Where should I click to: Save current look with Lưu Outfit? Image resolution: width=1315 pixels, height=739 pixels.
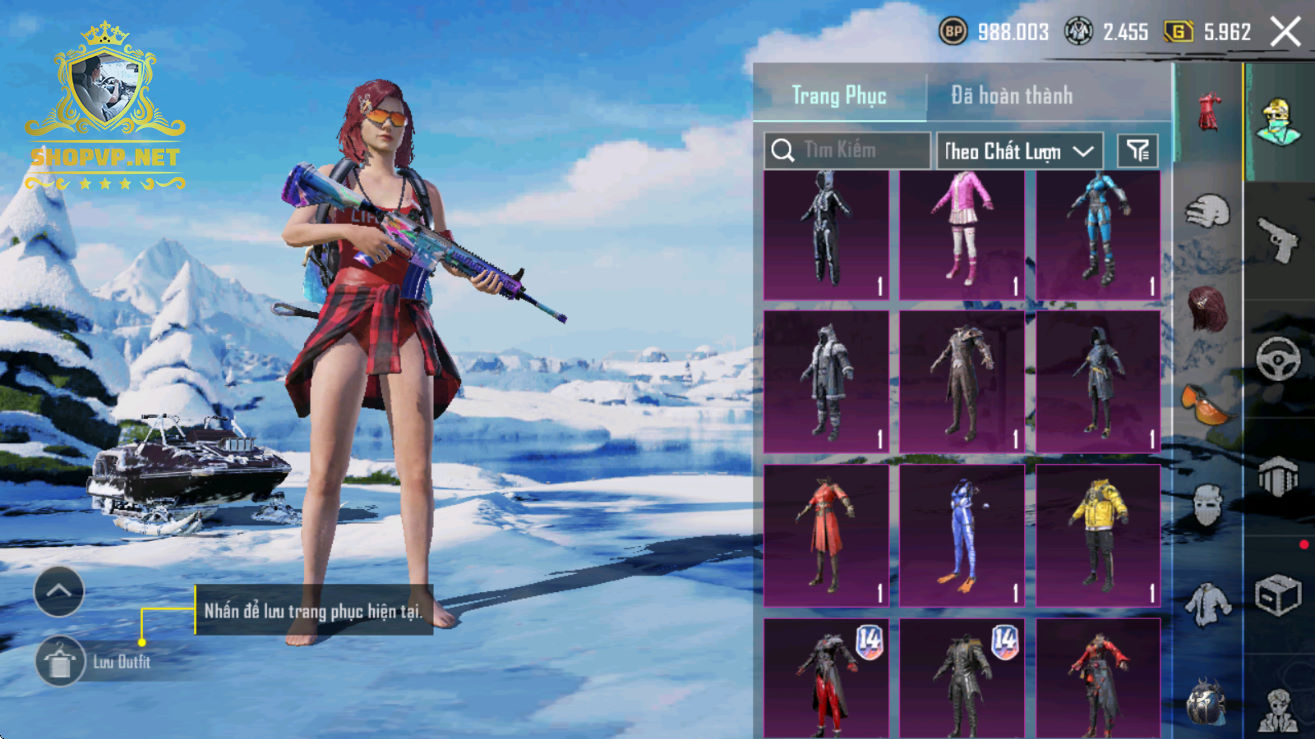[x=60, y=661]
